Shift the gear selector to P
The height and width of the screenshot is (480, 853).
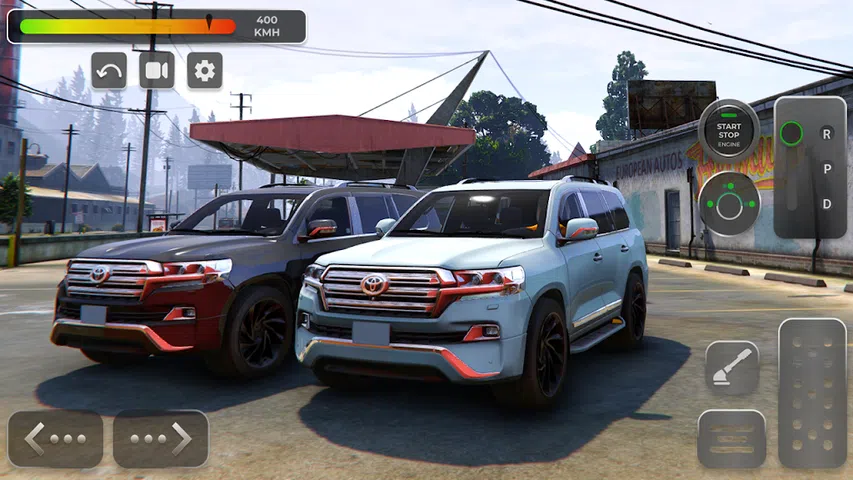(x=827, y=168)
